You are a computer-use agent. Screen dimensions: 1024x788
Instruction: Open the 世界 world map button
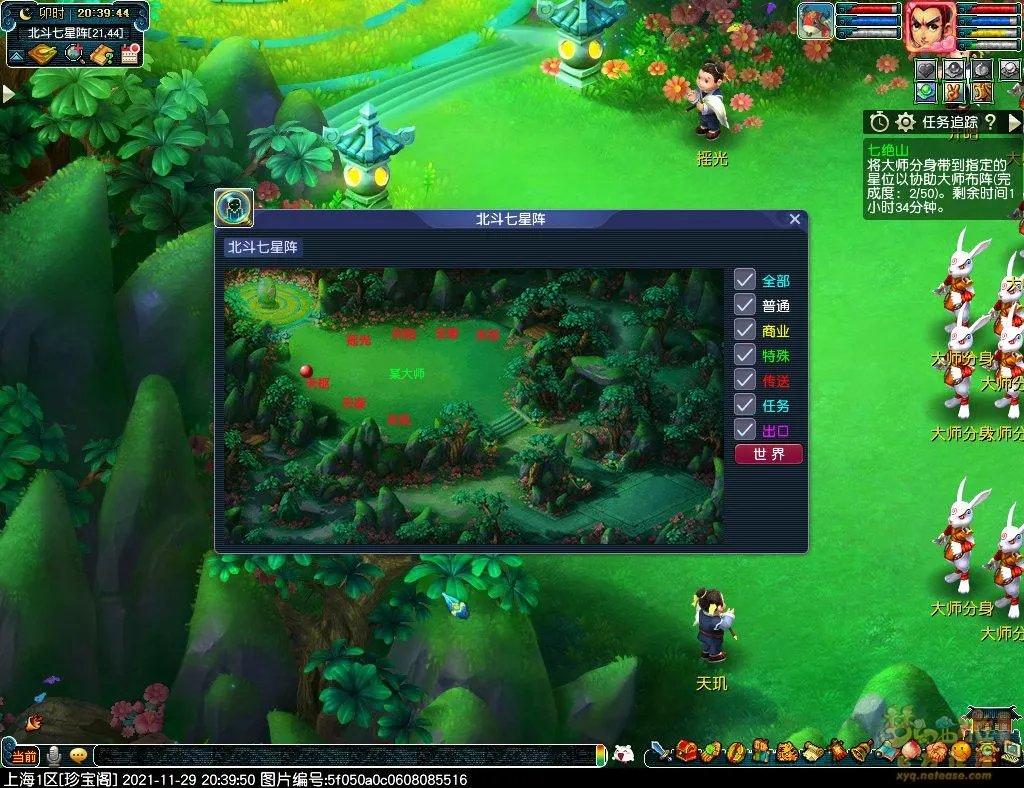click(x=768, y=454)
